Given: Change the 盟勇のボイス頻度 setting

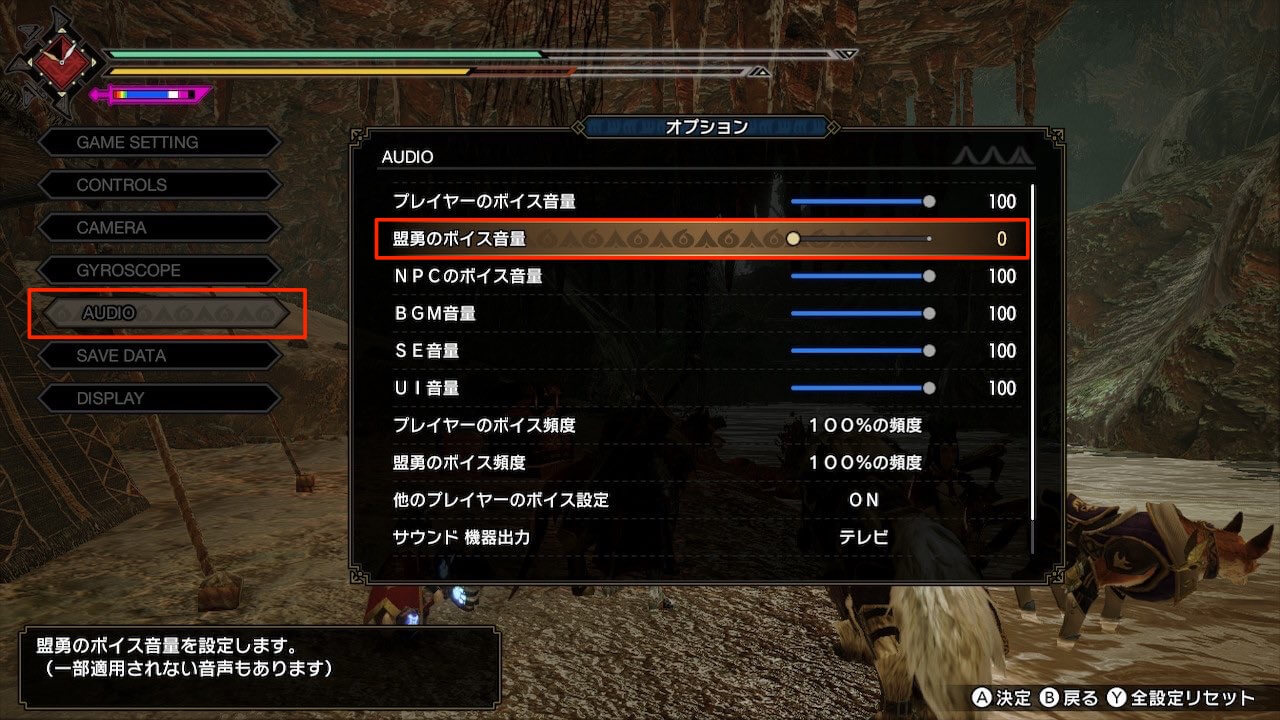Looking at the screenshot, I should coord(864,463).
